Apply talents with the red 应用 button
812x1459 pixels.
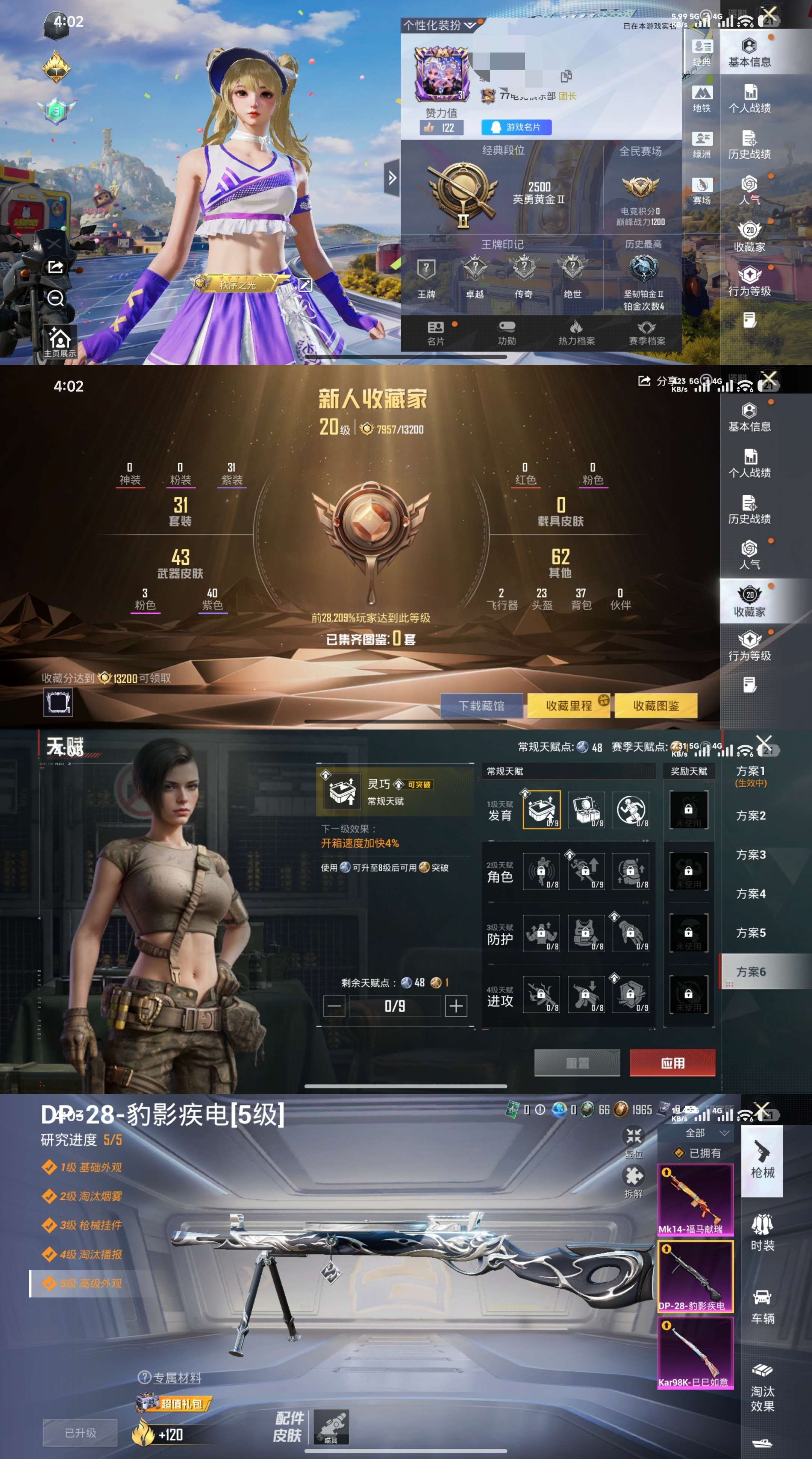[x=672, y=1063]
